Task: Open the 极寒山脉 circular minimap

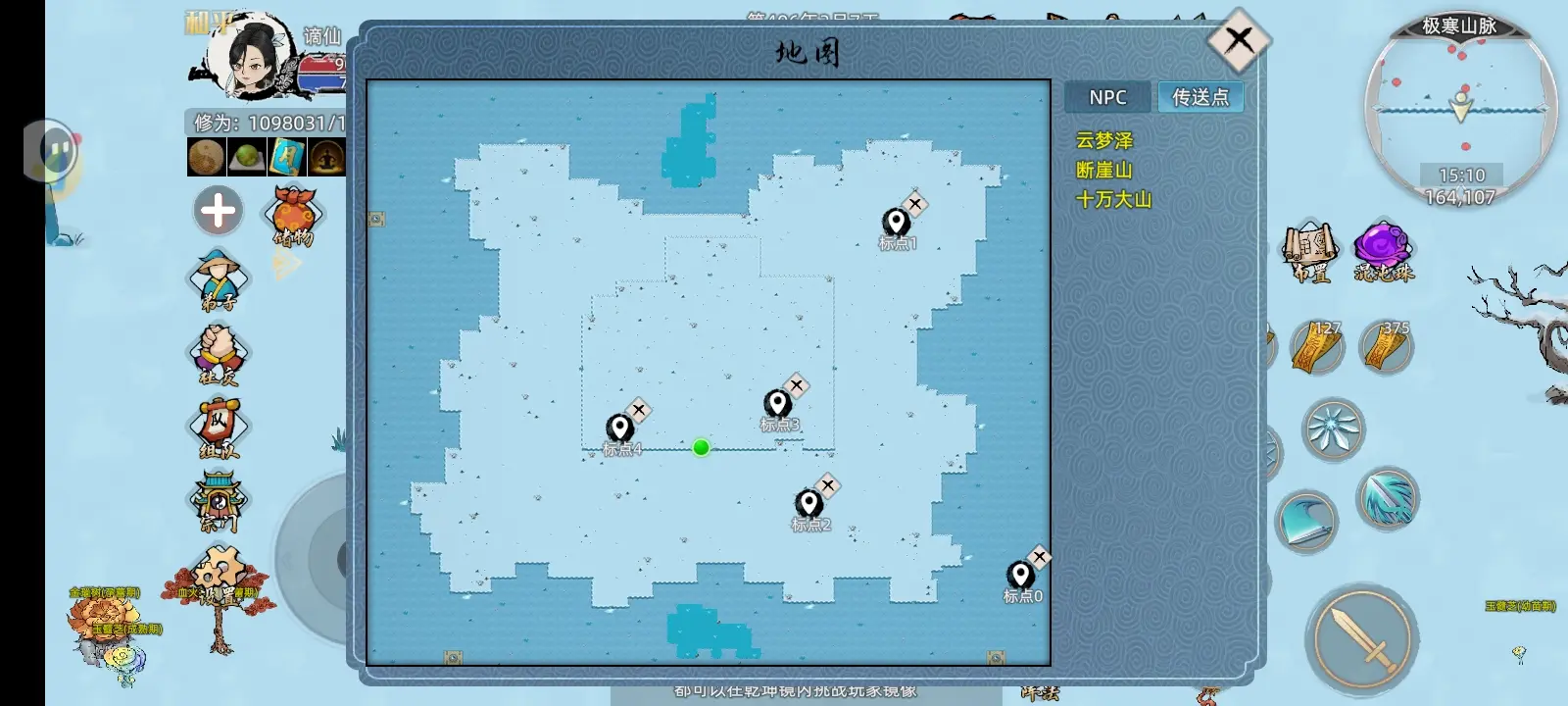Action: tap(1460, 108)
